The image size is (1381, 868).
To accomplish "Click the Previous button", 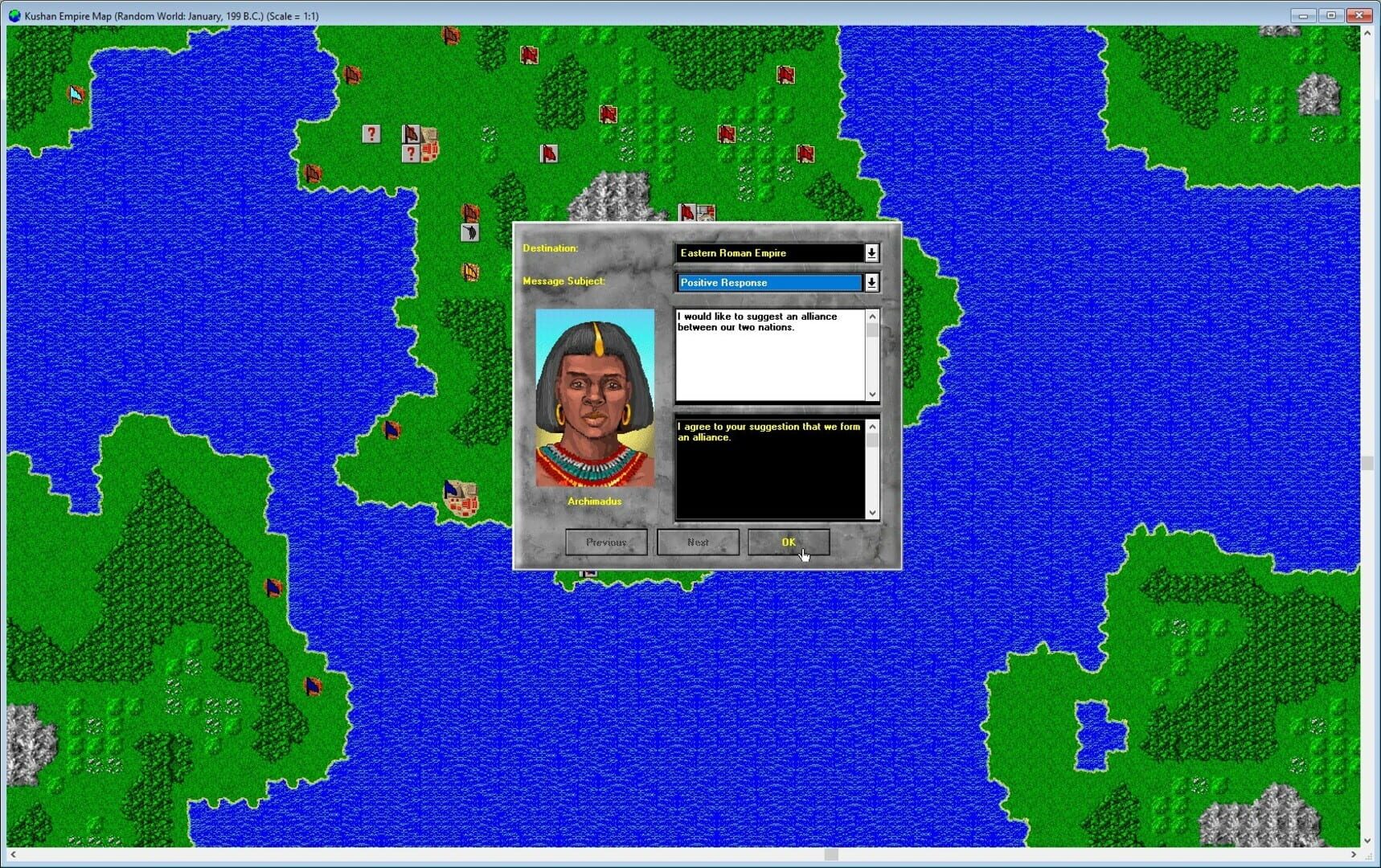I will (605, 542).
